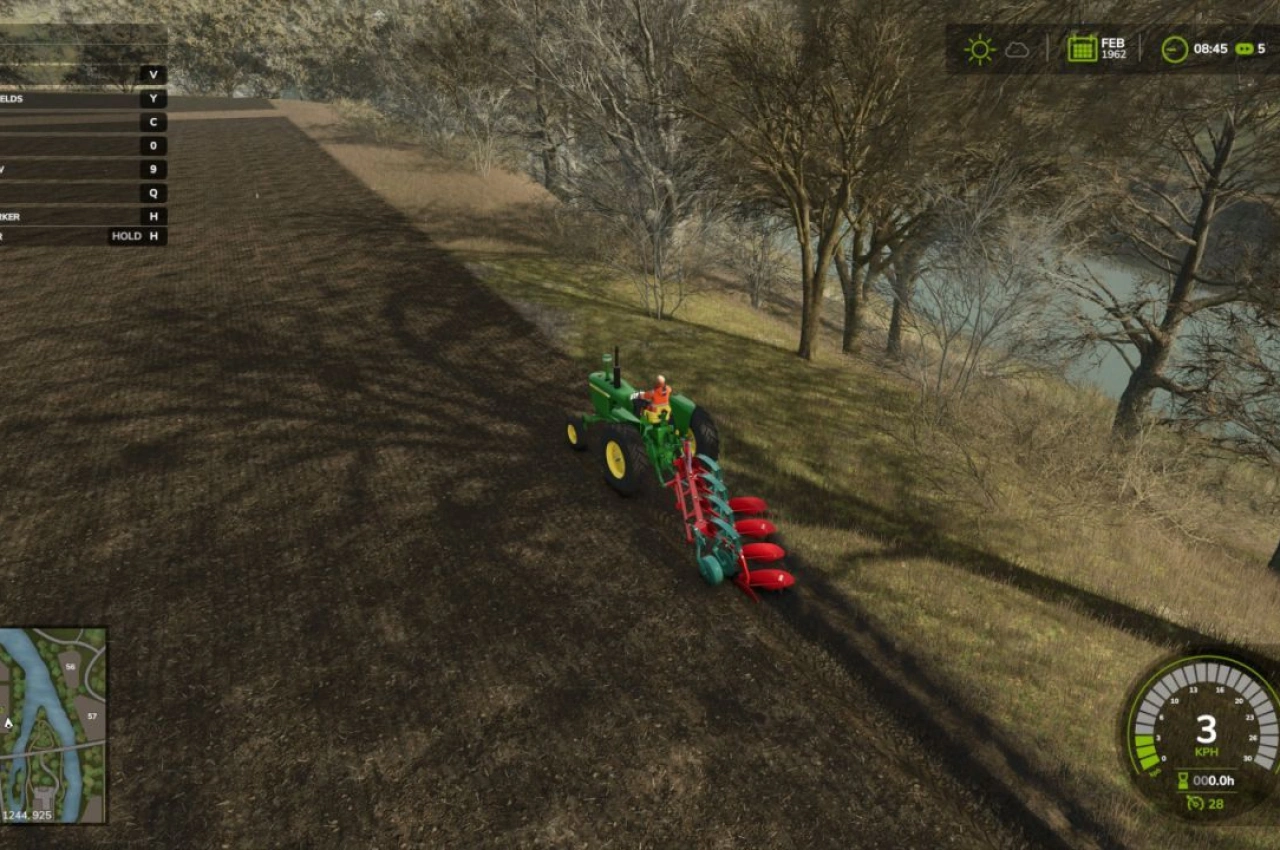Toggle field display using the Y keybind entry
Image resolution: width=1280 pixels, height=850 pixels.
click(155, 99)
